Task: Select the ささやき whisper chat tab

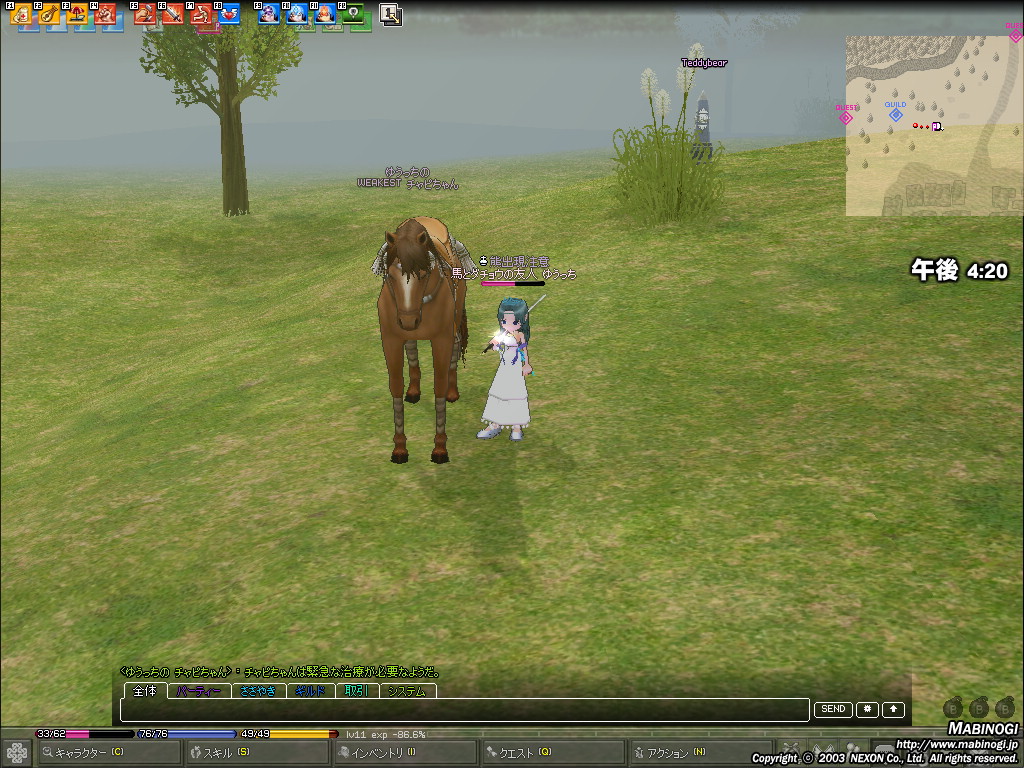Action: click(258, 691)
